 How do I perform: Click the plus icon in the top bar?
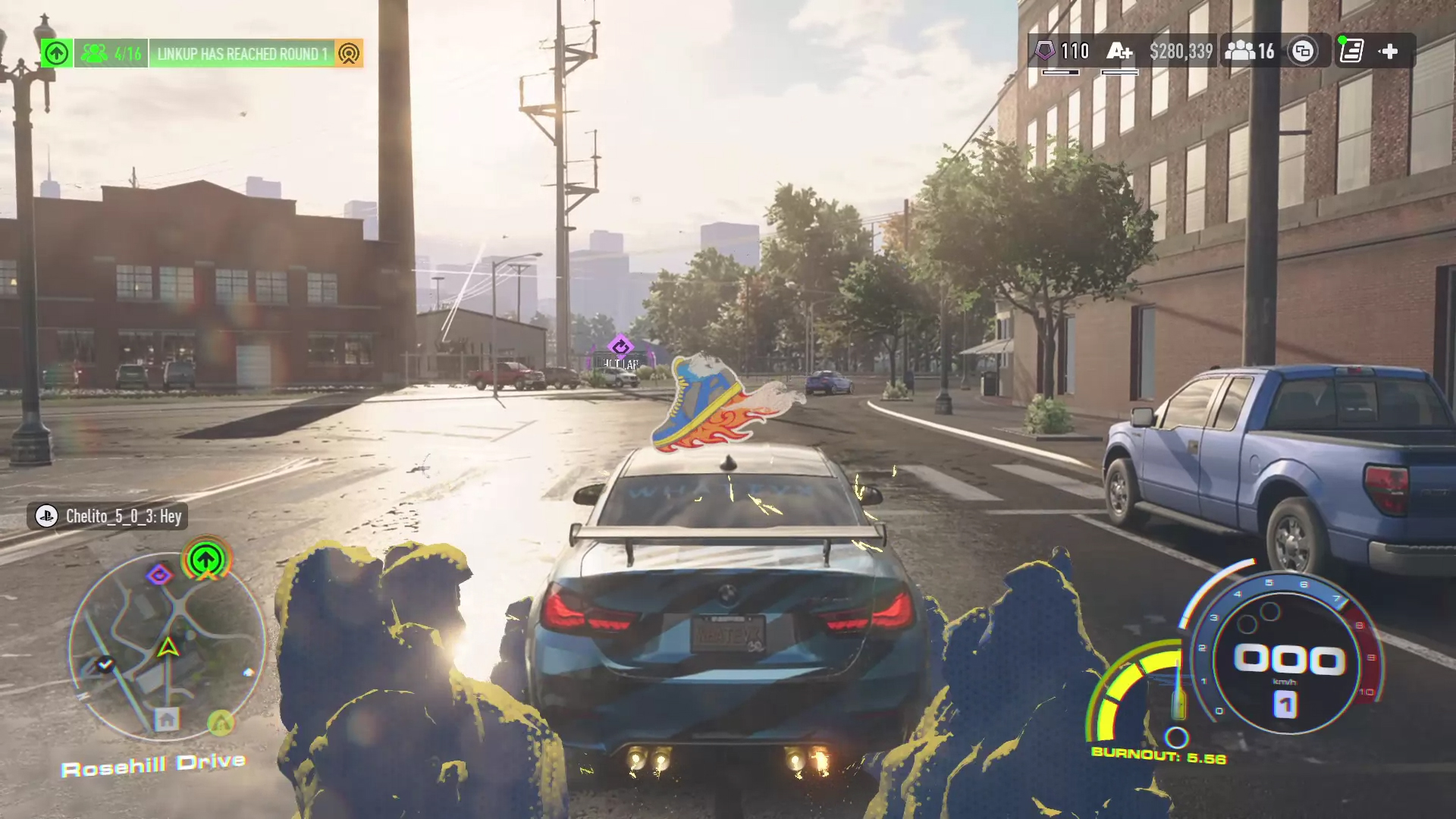pyautogui.click(x=1389, y=52)
